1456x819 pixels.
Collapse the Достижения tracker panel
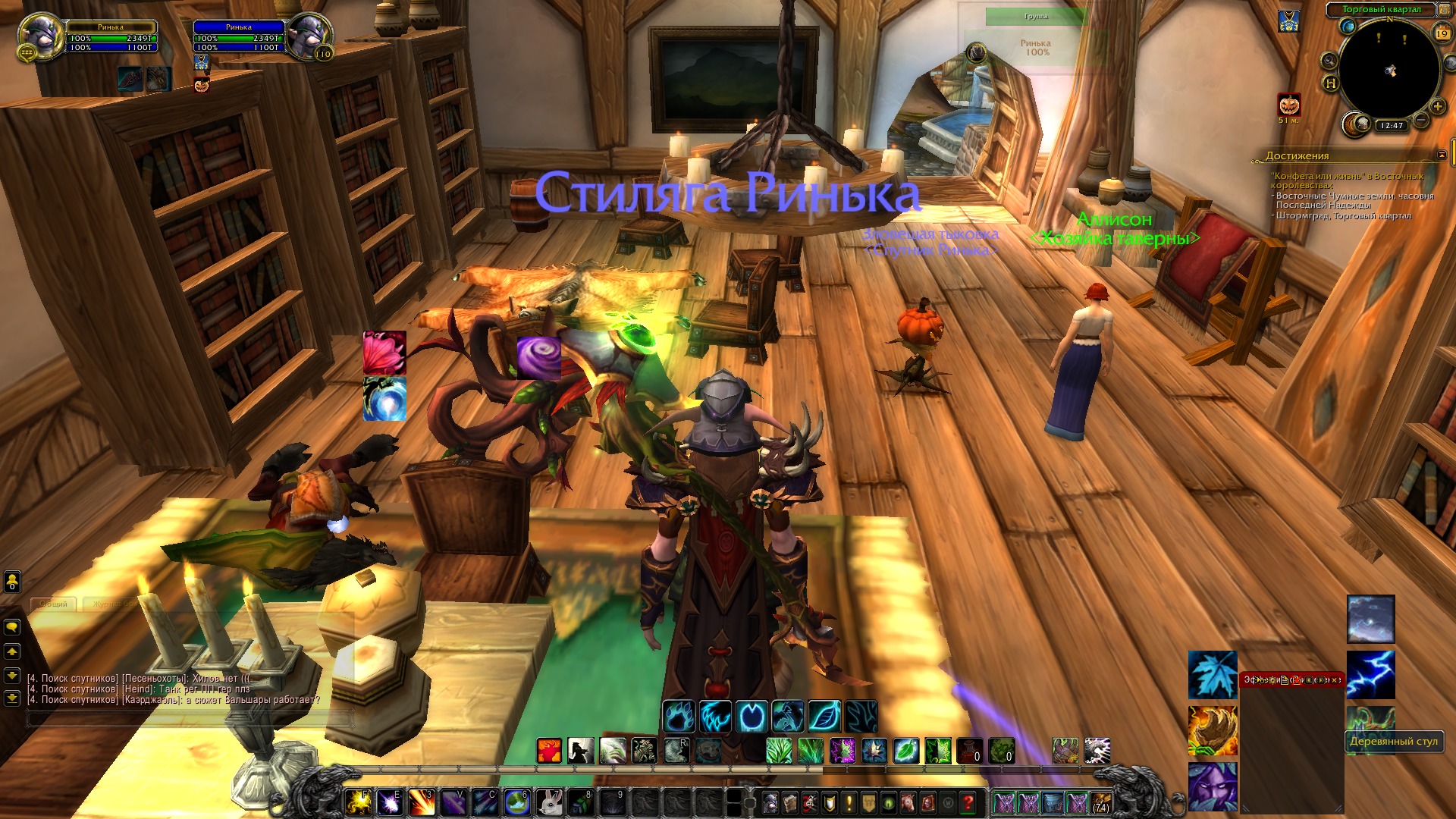[x=1442, y=155]
